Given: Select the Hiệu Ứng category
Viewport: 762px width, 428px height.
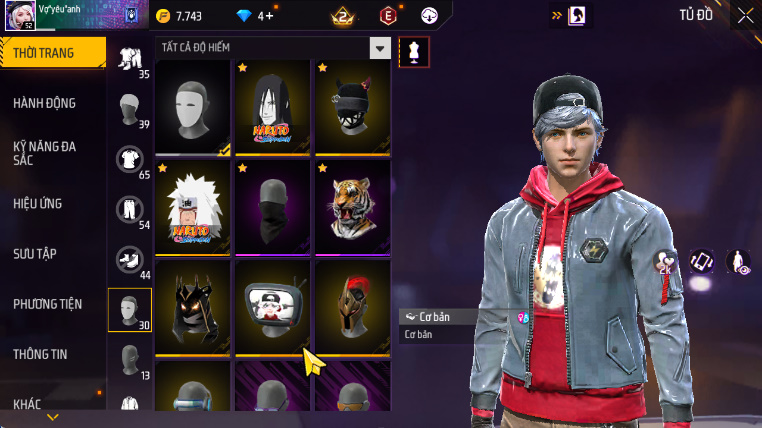Looking at the screenshot, I should tap(38, 203).
